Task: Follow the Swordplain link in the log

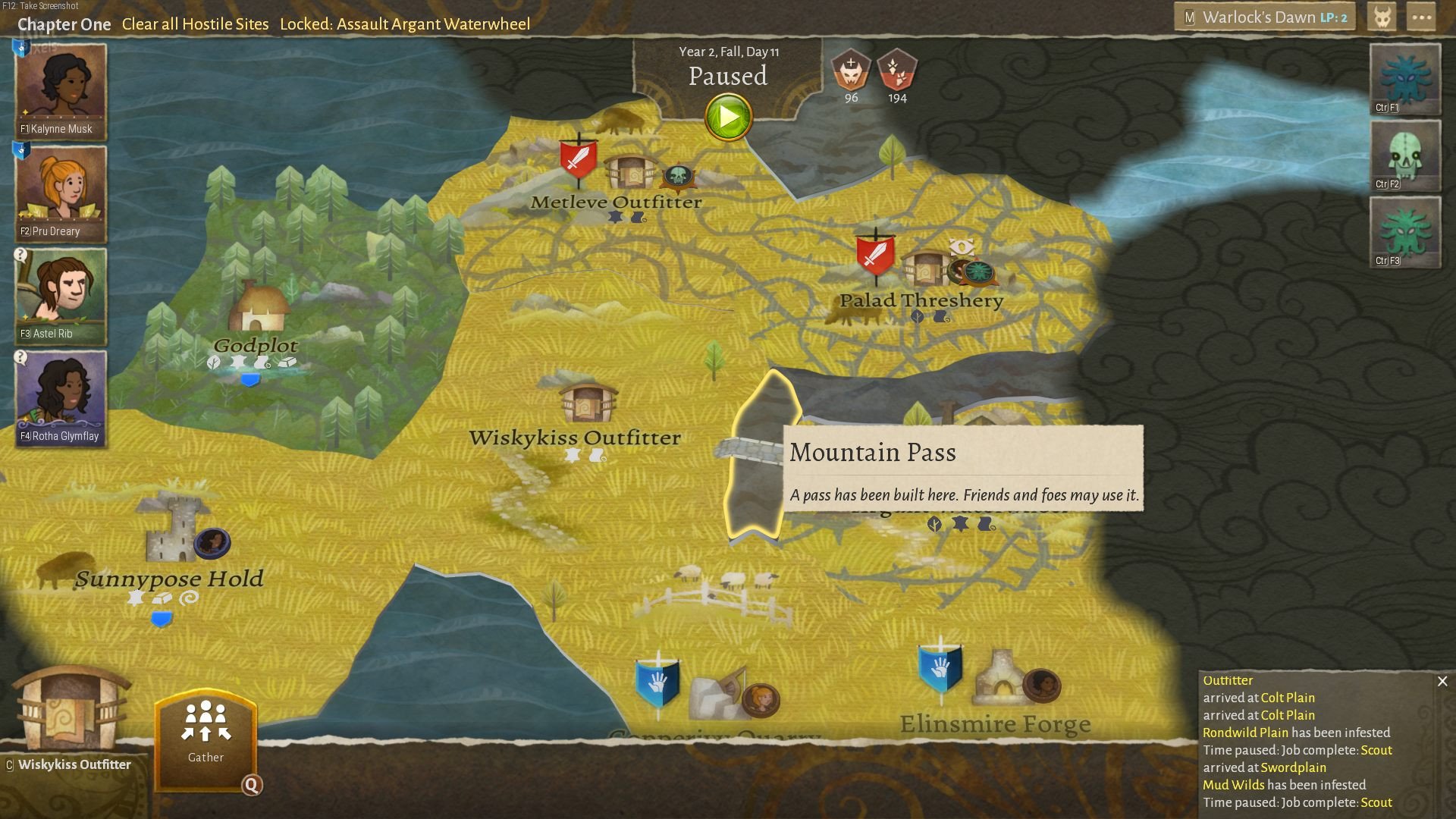Action: pos(1293,767)
